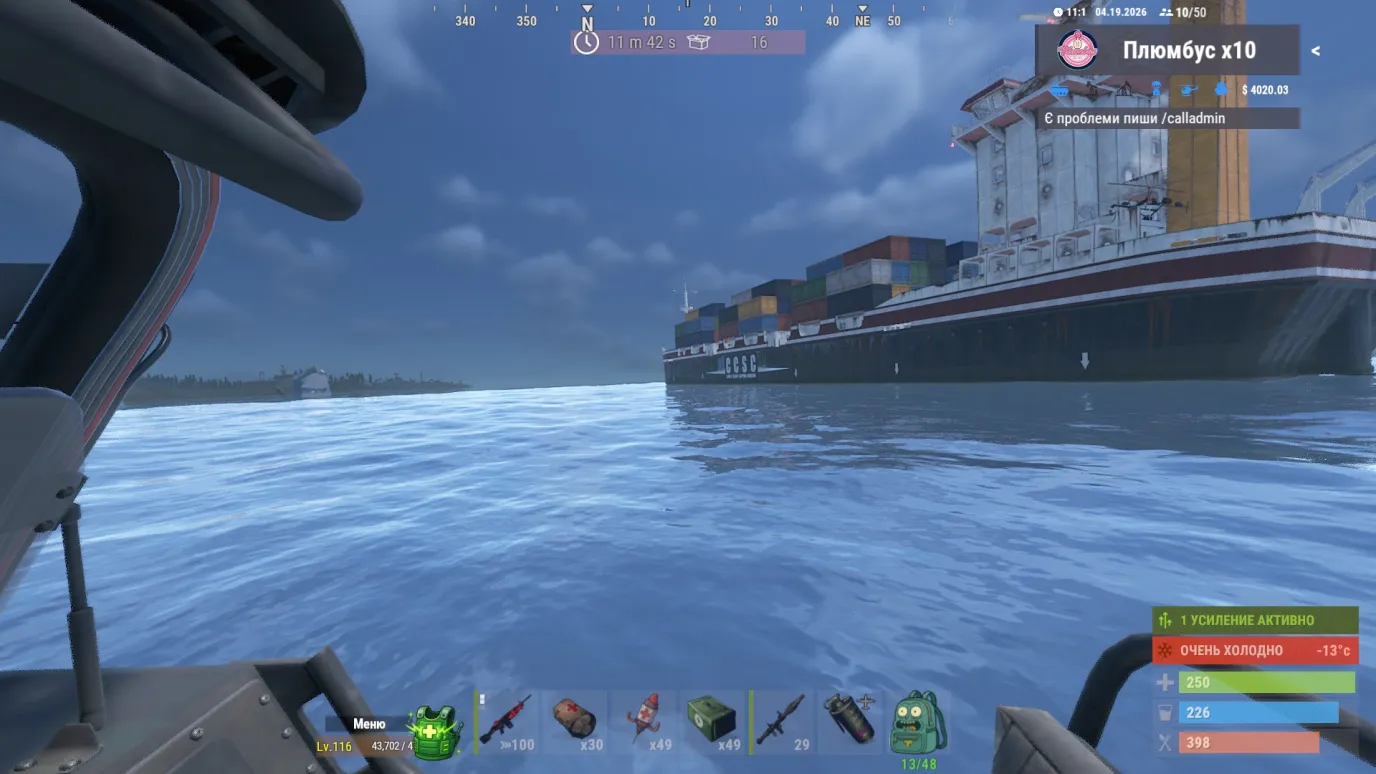Screen dimensions: 1376x774
Task: Select the red assault rifle slot
Action: pyautogui.click(x=508, y=722)
